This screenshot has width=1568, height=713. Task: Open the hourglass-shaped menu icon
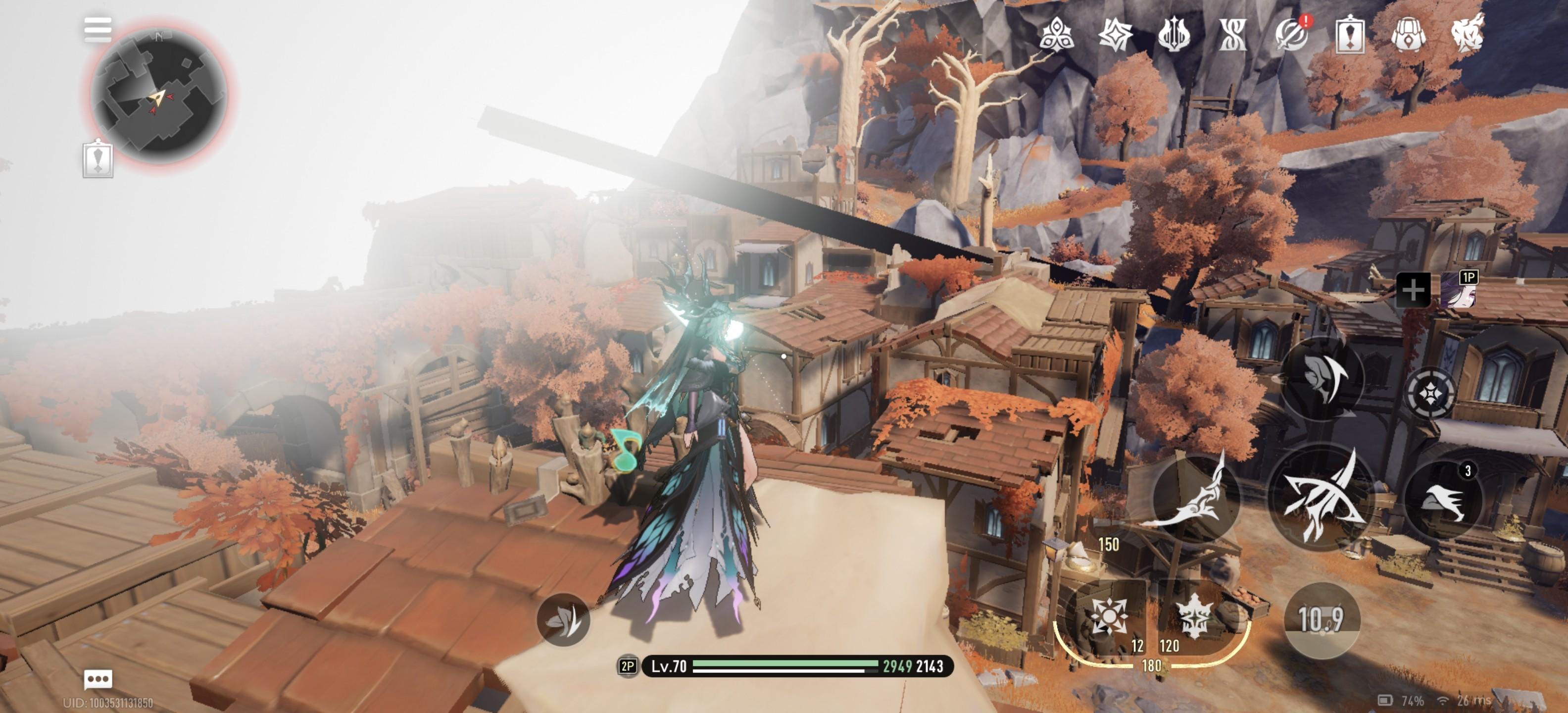(1232, 34)
